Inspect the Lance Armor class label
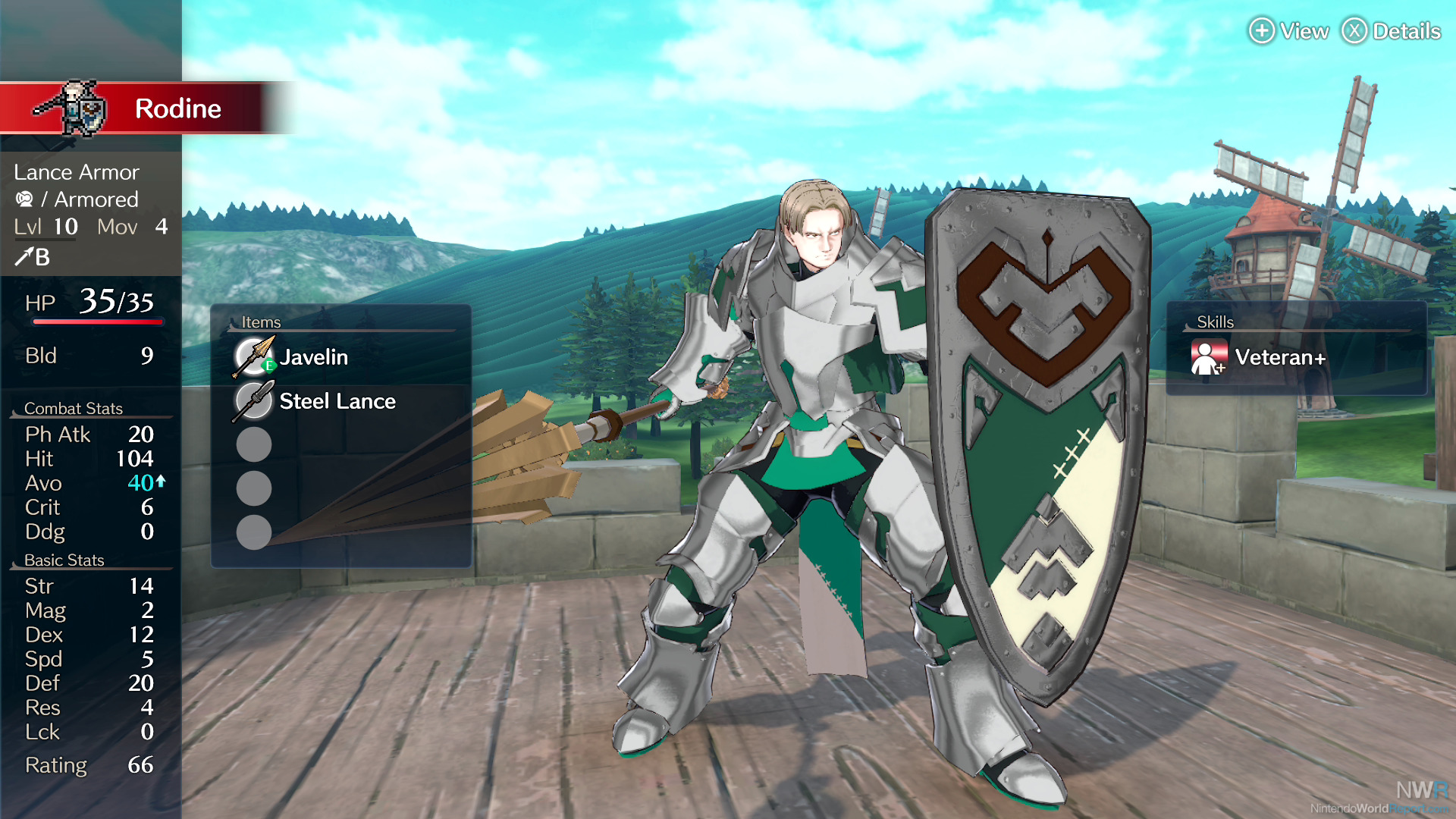Viewport: 1456px width, 819px height. pyautogui.click(x=77, y=172)
